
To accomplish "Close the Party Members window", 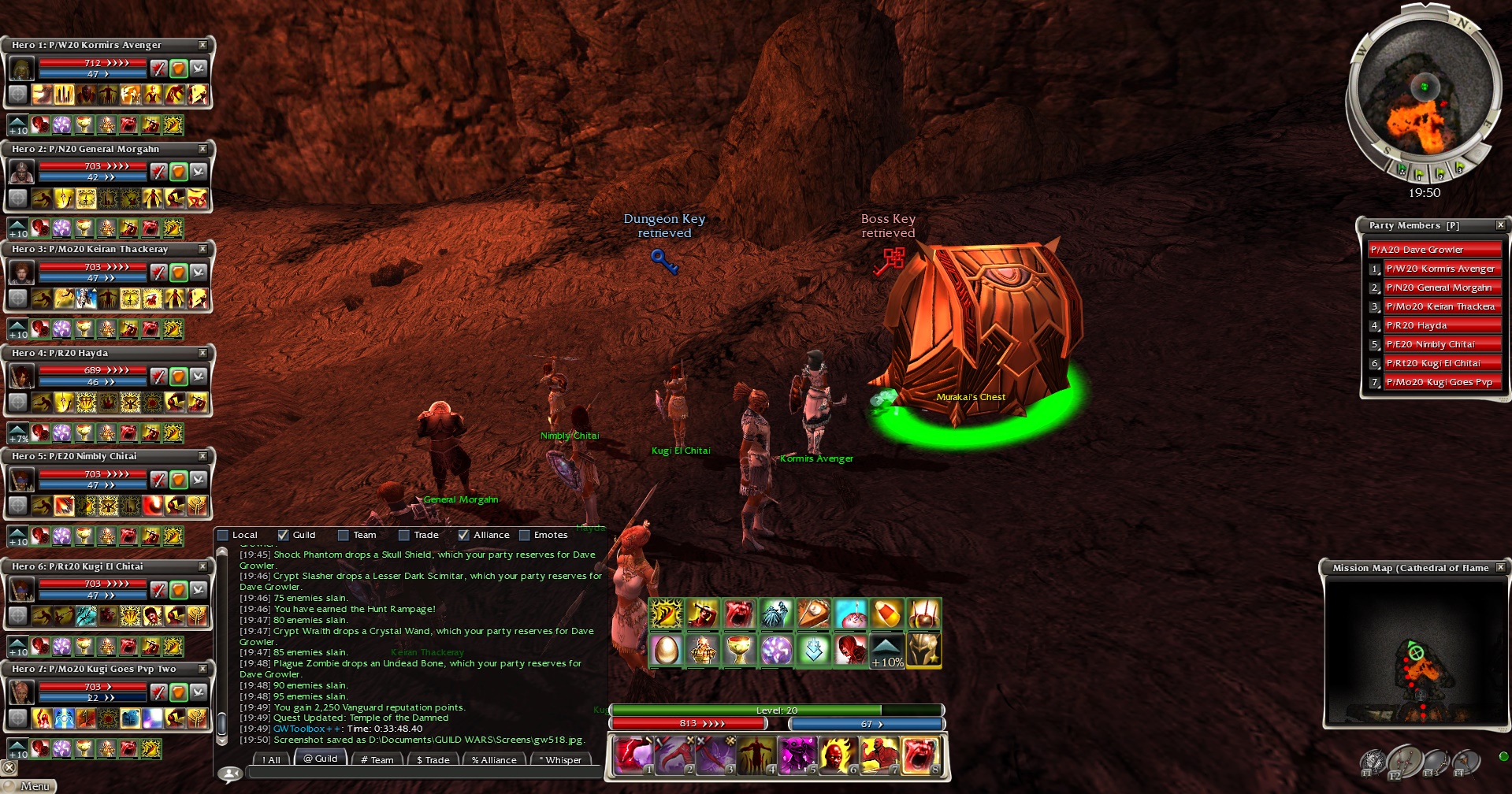I will click(1500, 225).
